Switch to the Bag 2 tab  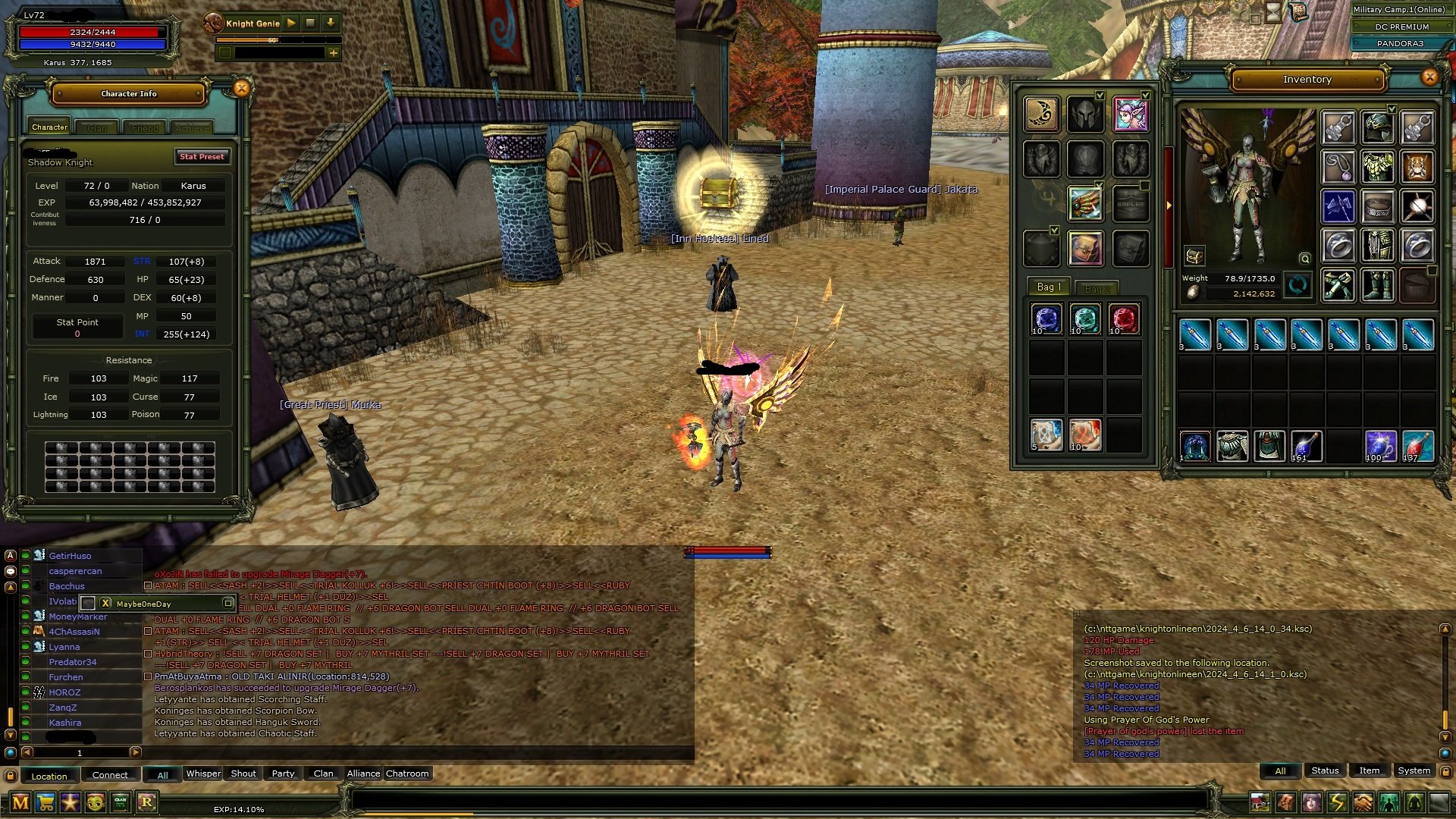[1098, 288]
